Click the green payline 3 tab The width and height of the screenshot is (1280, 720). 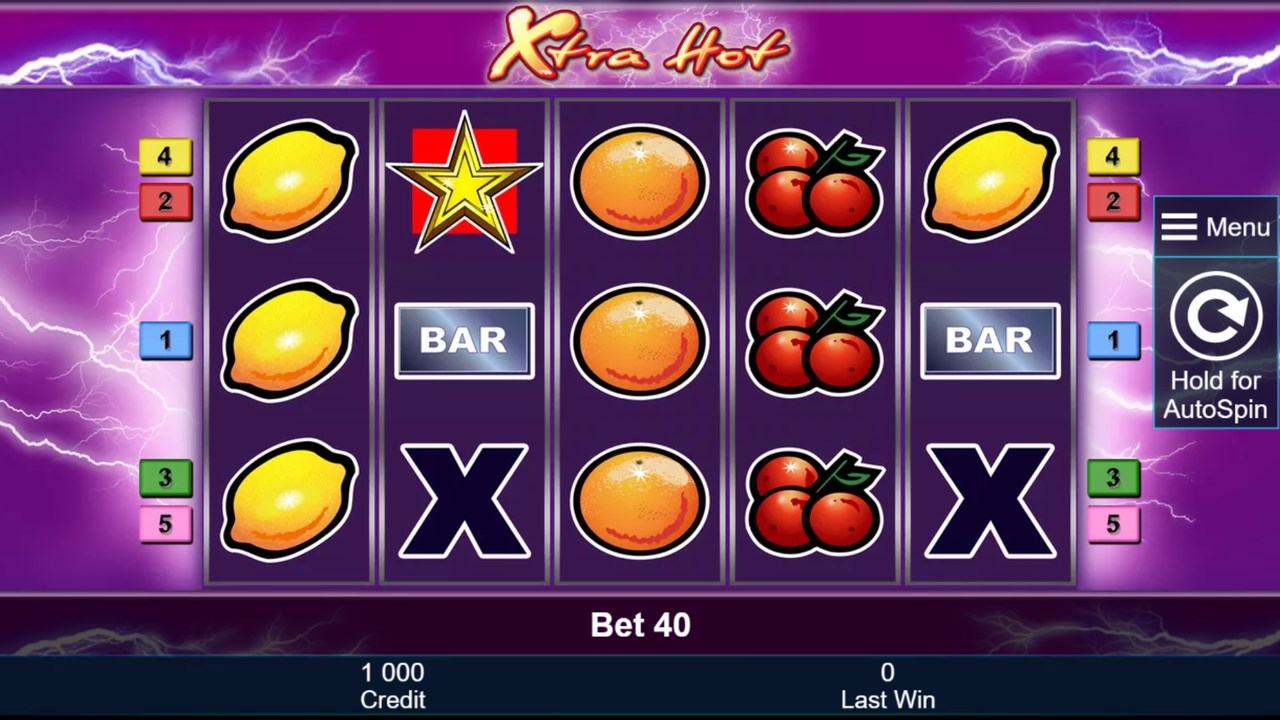coord(166,479)
